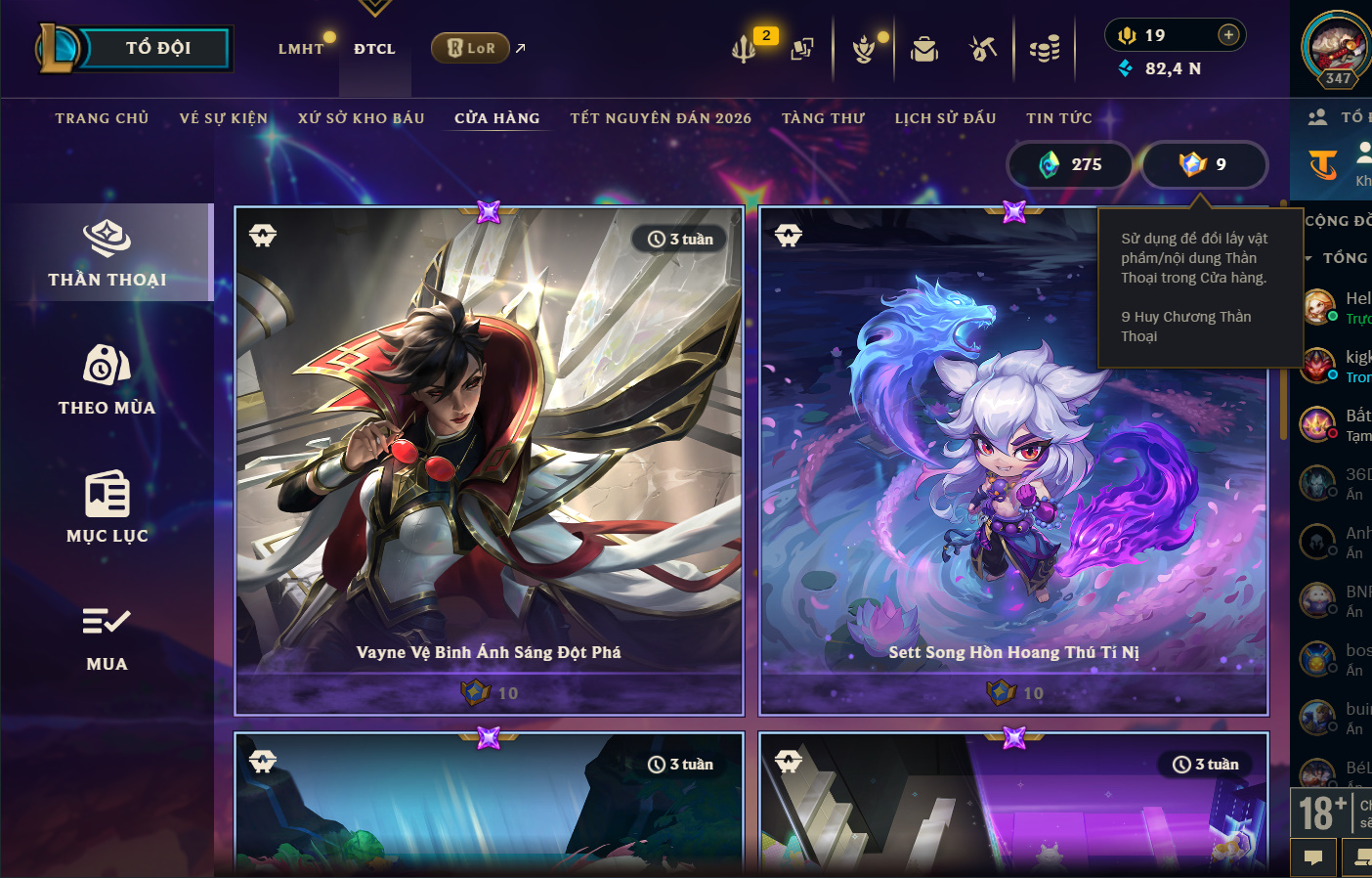1372x878 pixels.
Task: Open the TIN TỨC news tab
Action: (x=1058, y=118)
